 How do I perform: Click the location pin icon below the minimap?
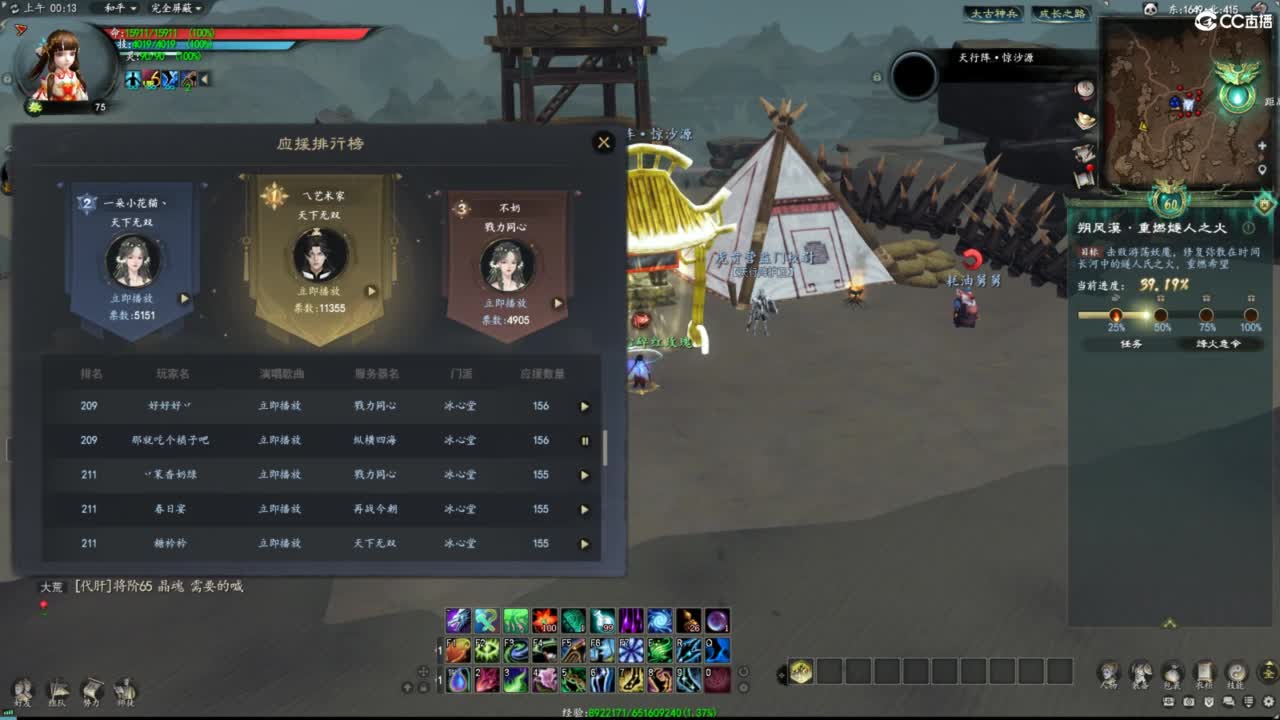pyautogui.click(x=1261, y=167)
